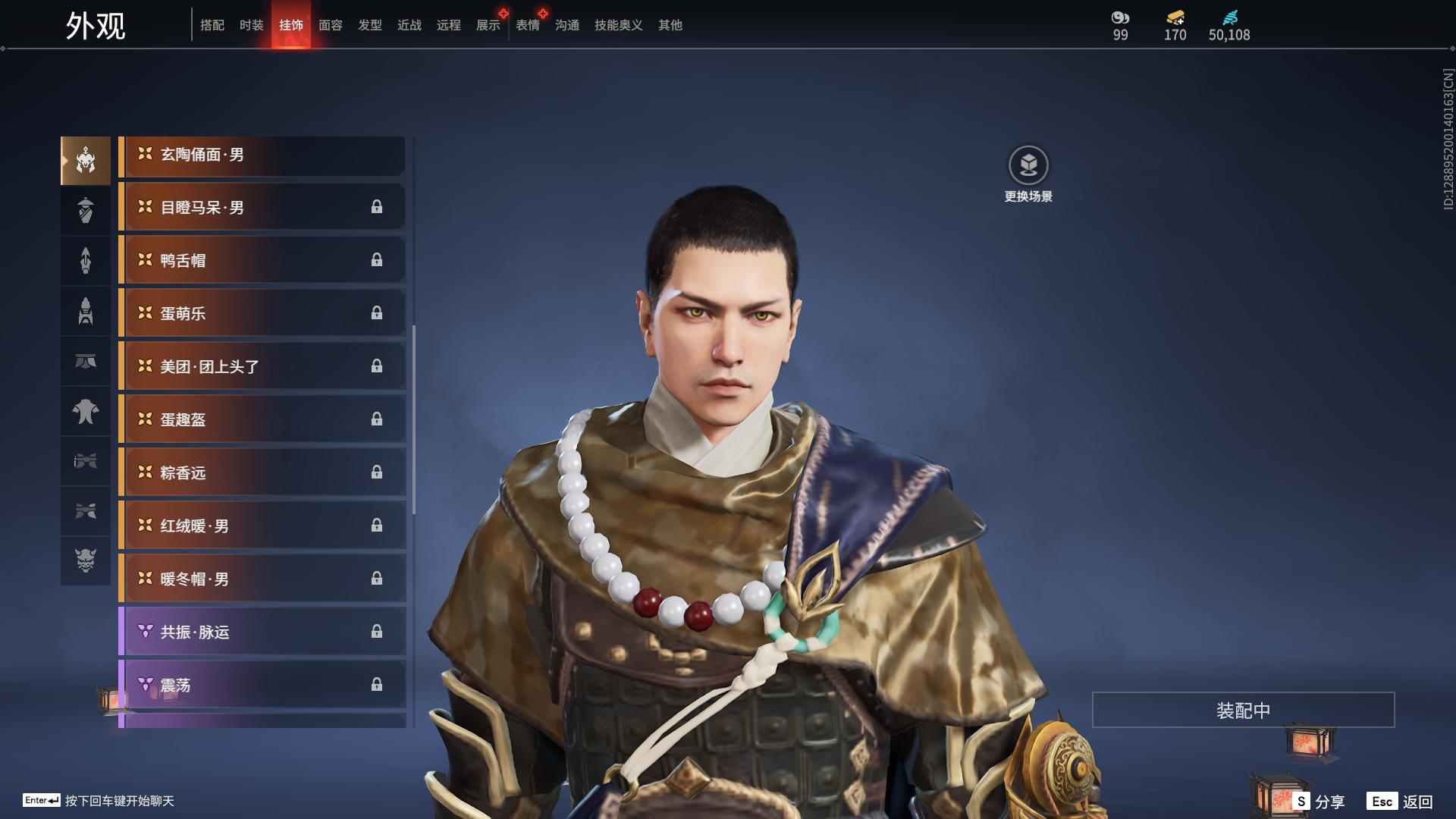
Task: Open the 展示 tab
Action: click(488, 25)
